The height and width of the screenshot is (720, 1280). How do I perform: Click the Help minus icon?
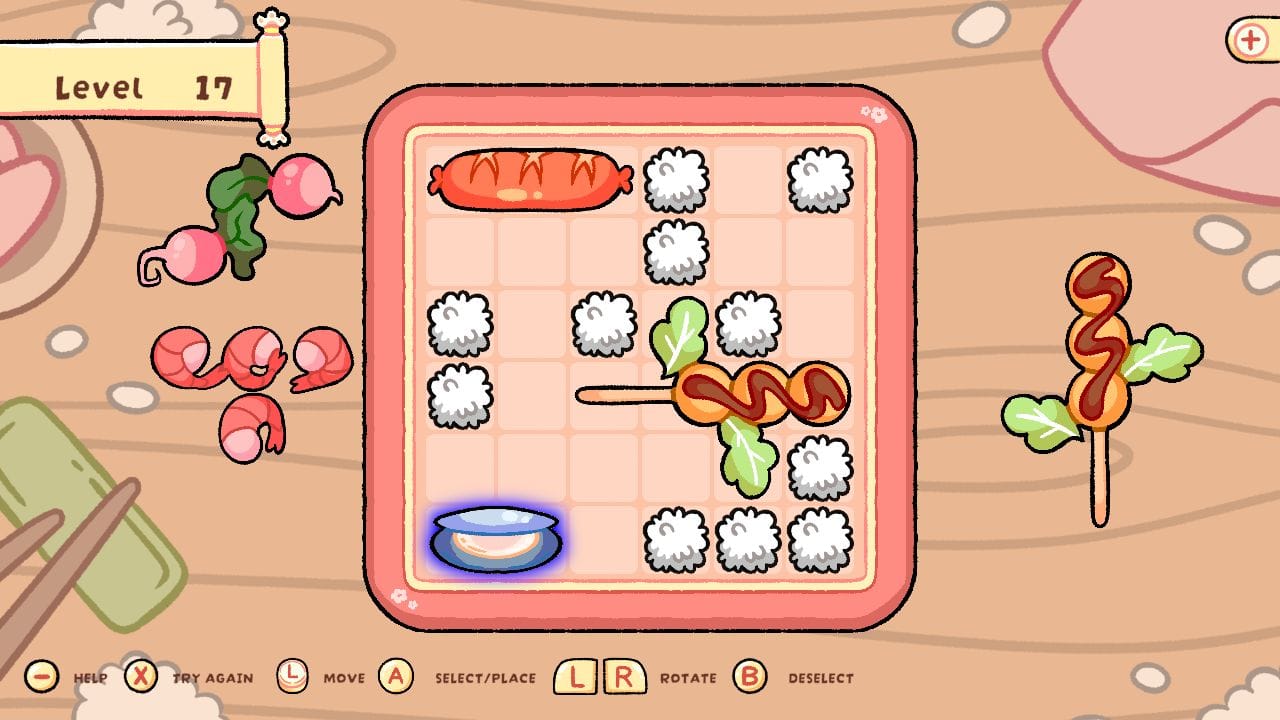(x=40, y=676)
